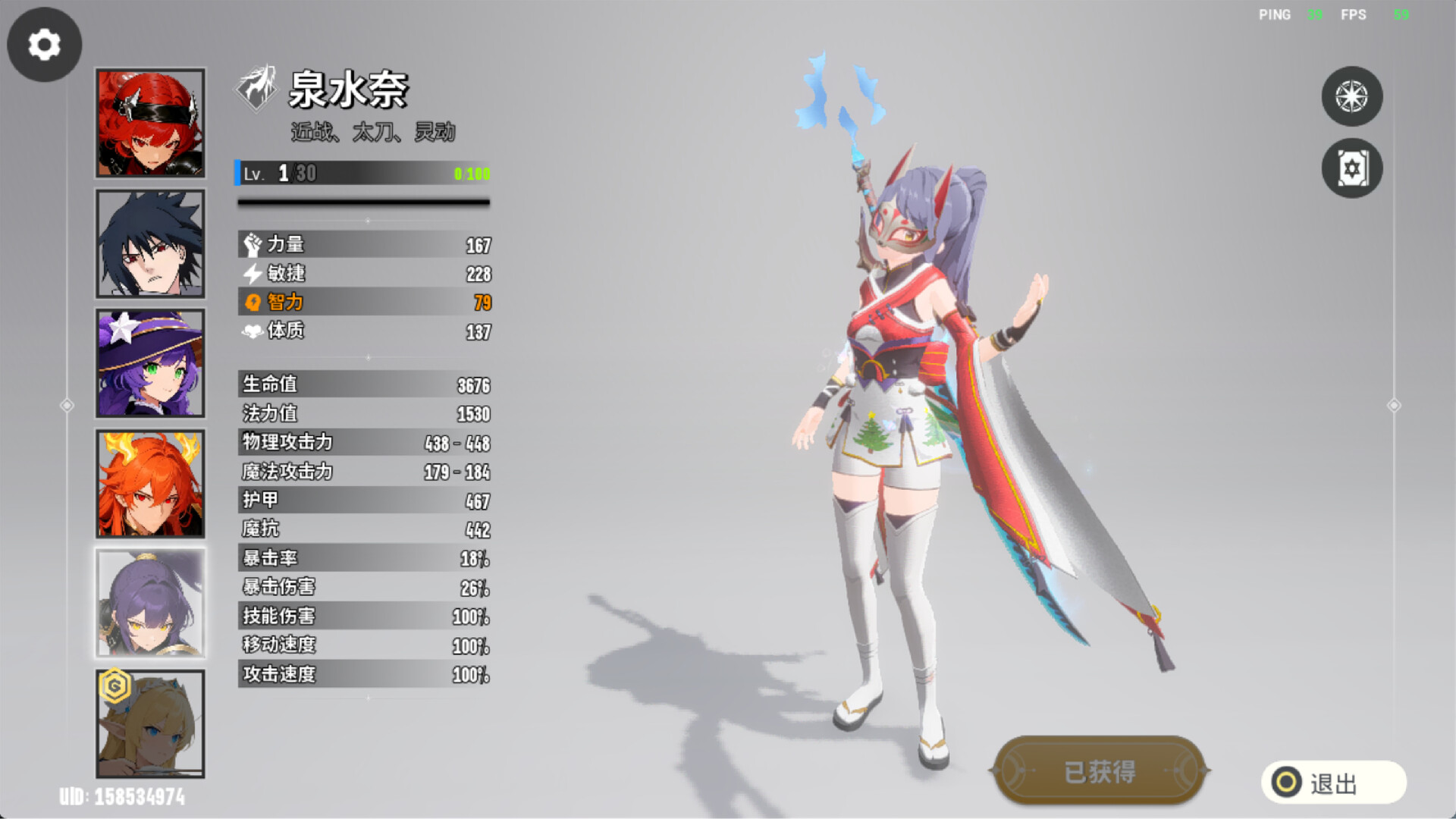Select the fiery orange-haired character portrait
This screenshot has height=819, width=1456.
click(150, 483)
